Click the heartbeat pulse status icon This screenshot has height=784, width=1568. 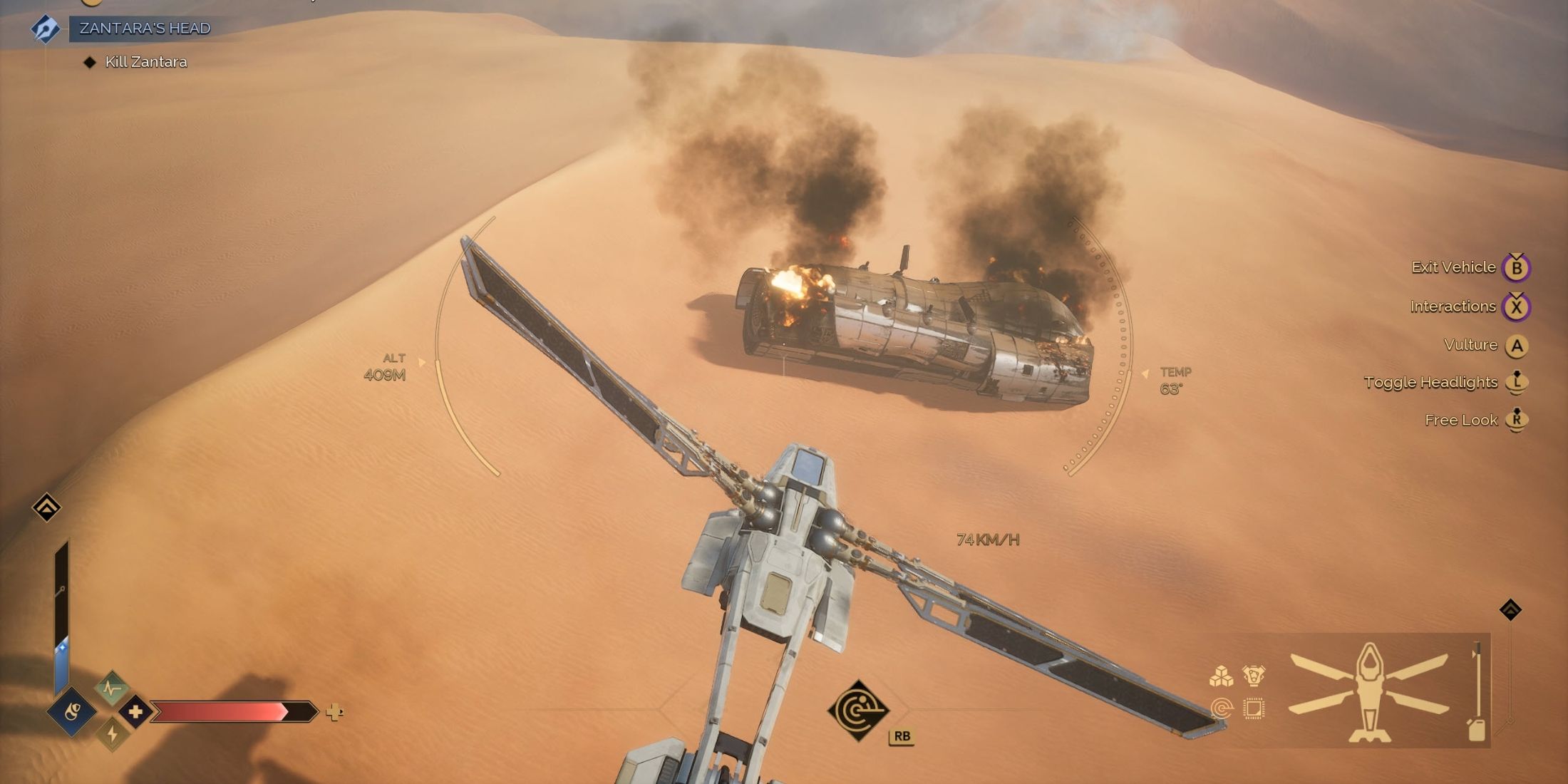(112, 688)
